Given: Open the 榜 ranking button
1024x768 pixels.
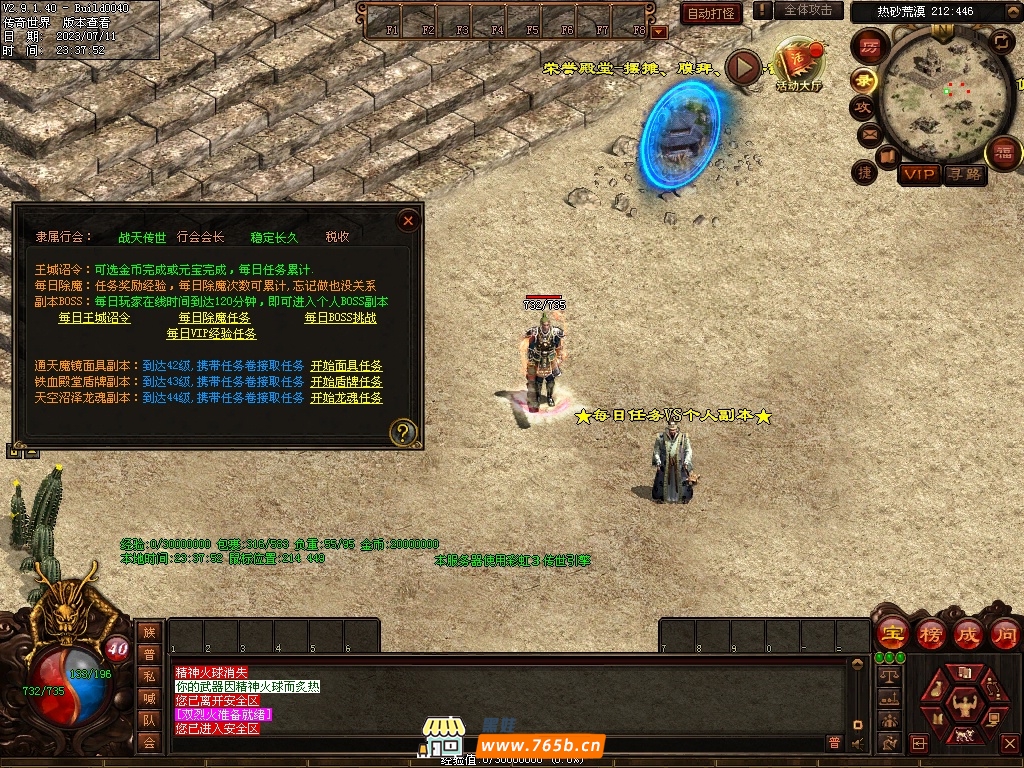Looking at the screenshot, I should (930, 634).
